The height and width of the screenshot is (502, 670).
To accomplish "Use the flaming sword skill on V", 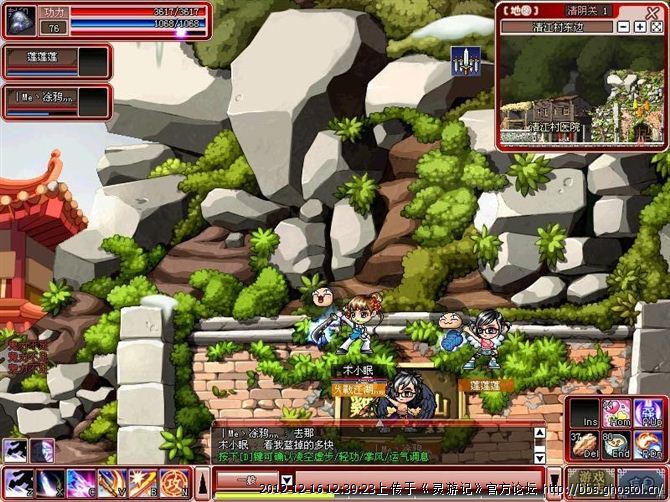I will coord(111,482).
